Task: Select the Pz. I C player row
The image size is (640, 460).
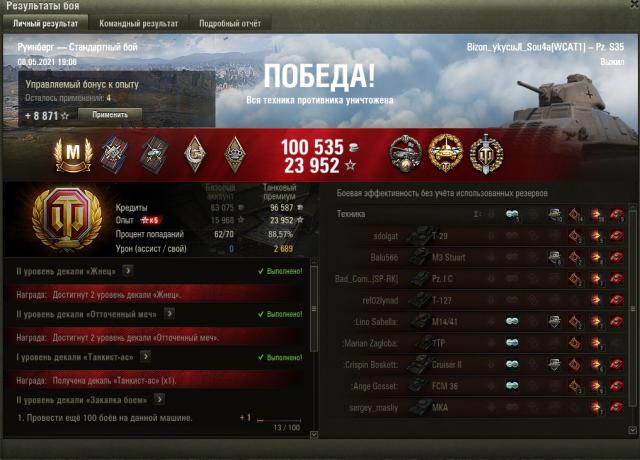Action: click(x=480, y=278)
